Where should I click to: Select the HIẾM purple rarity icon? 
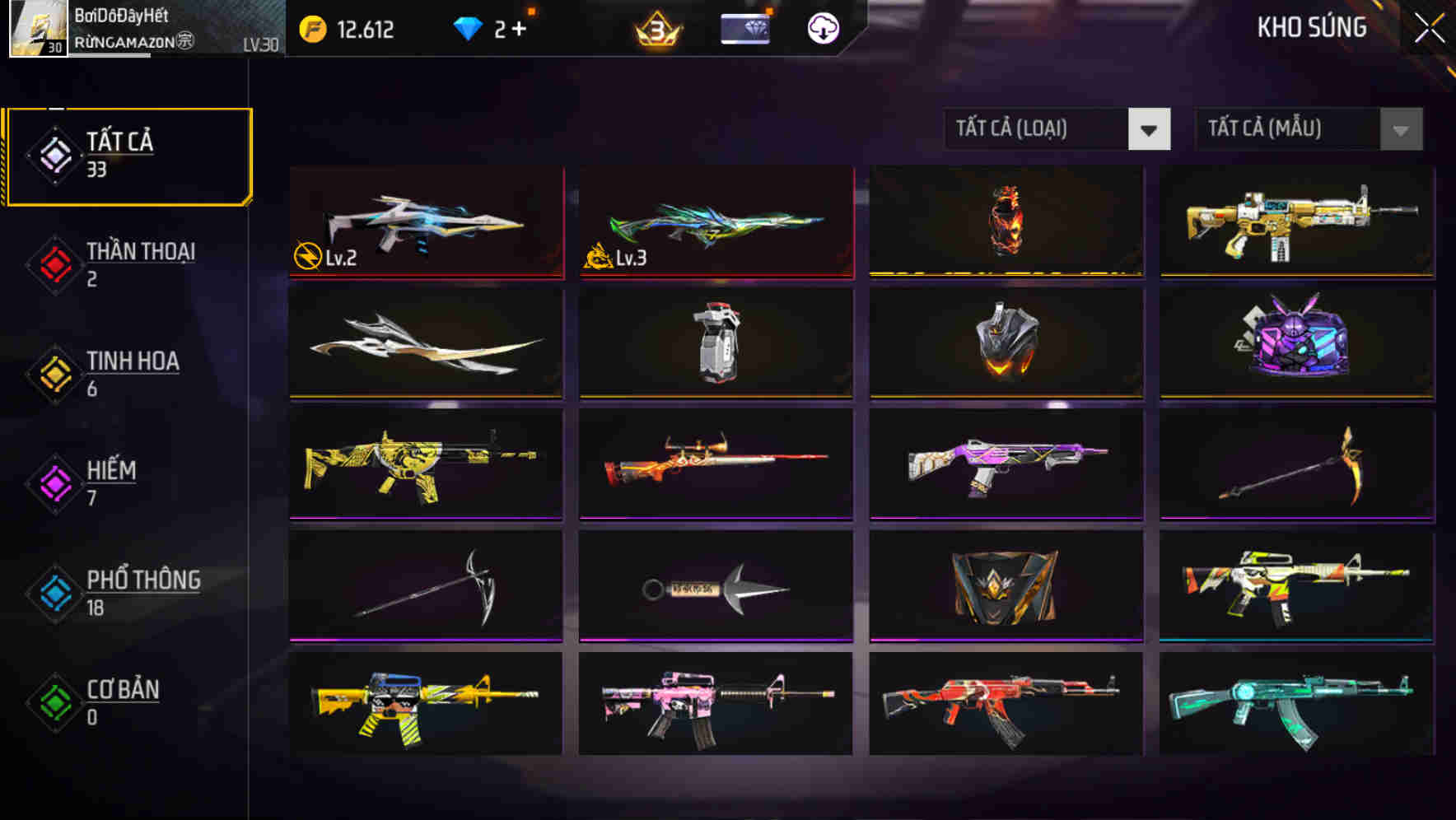tap(54, 484)
